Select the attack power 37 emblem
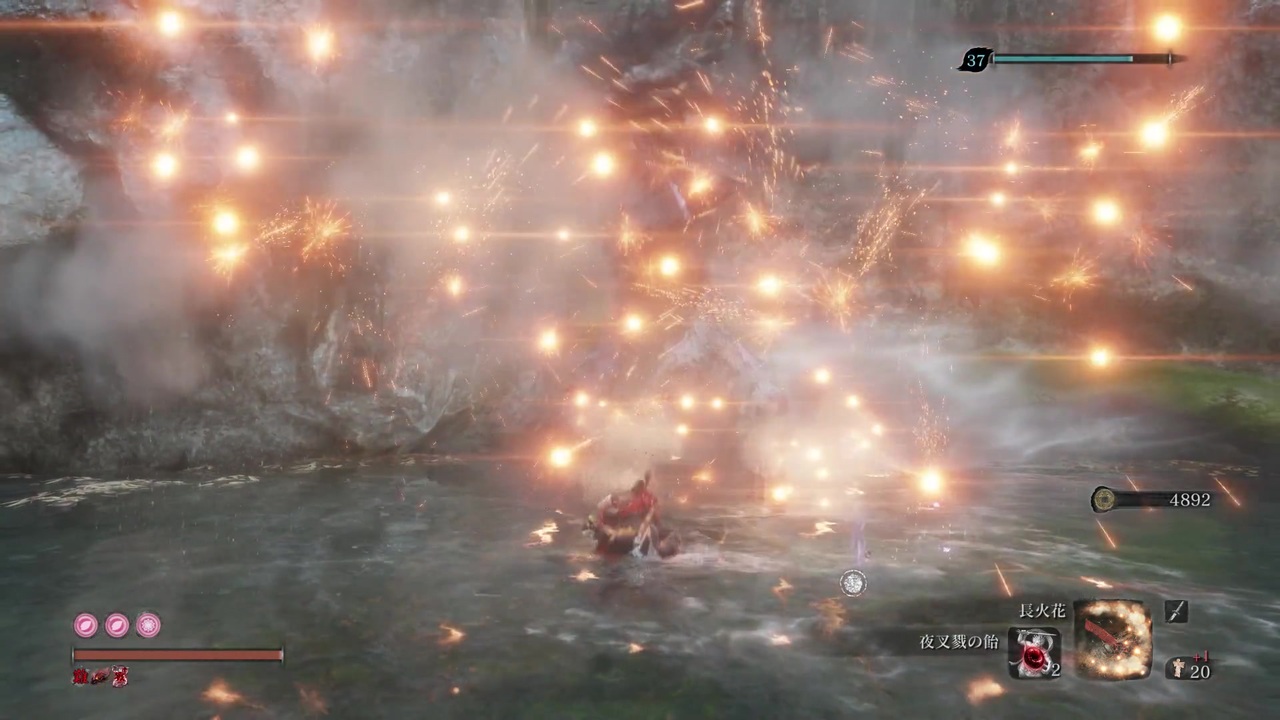Screen dimensions: 1280x720 pyautogui.click(x=975, y=60)
